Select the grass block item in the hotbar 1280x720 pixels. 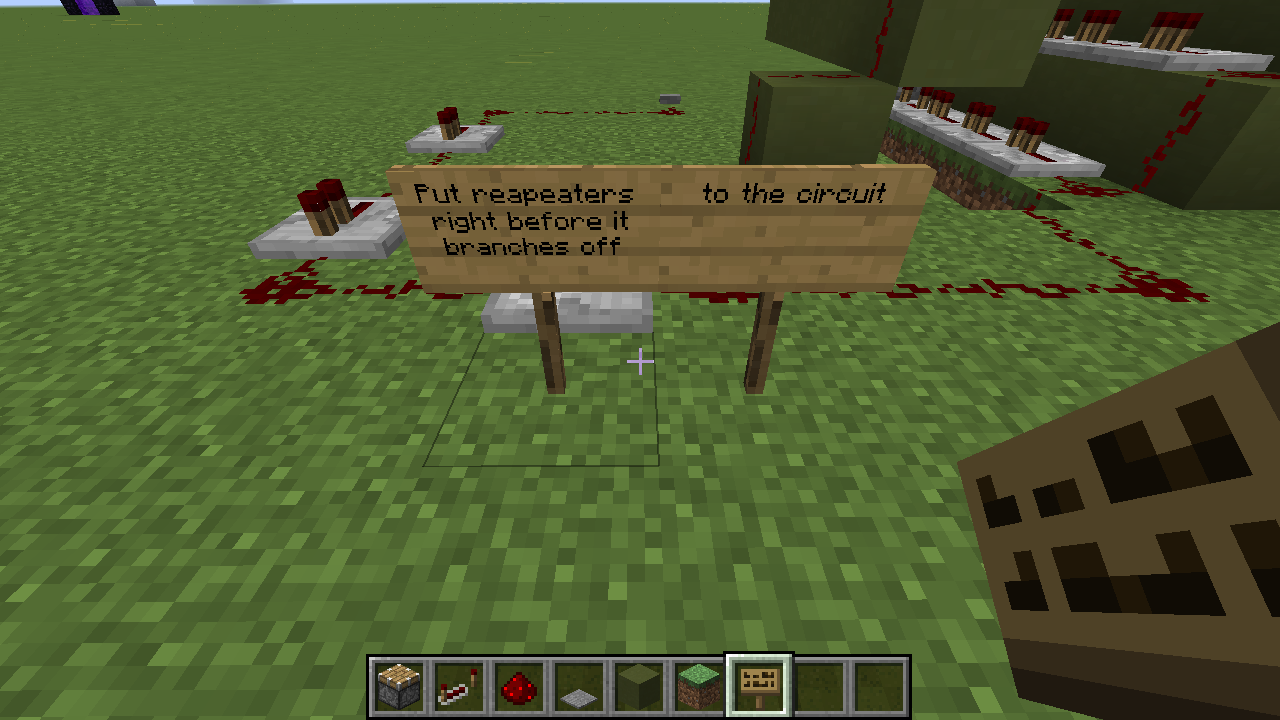697,685
